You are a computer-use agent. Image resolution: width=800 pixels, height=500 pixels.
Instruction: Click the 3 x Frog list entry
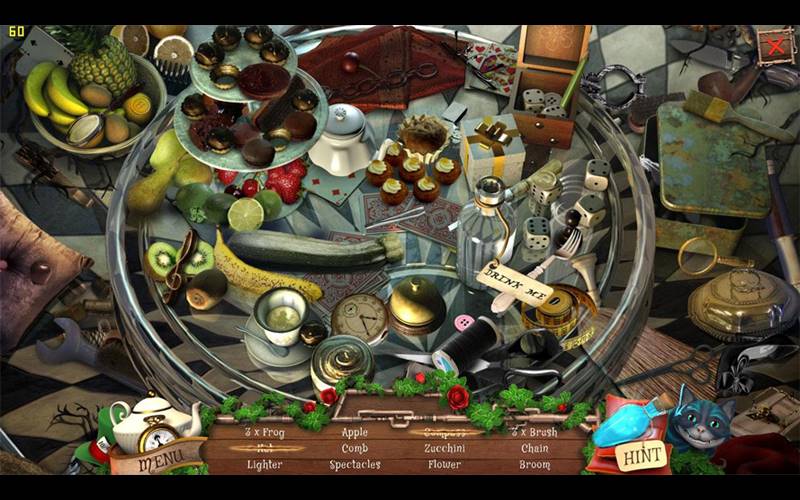tap(264, 433)
